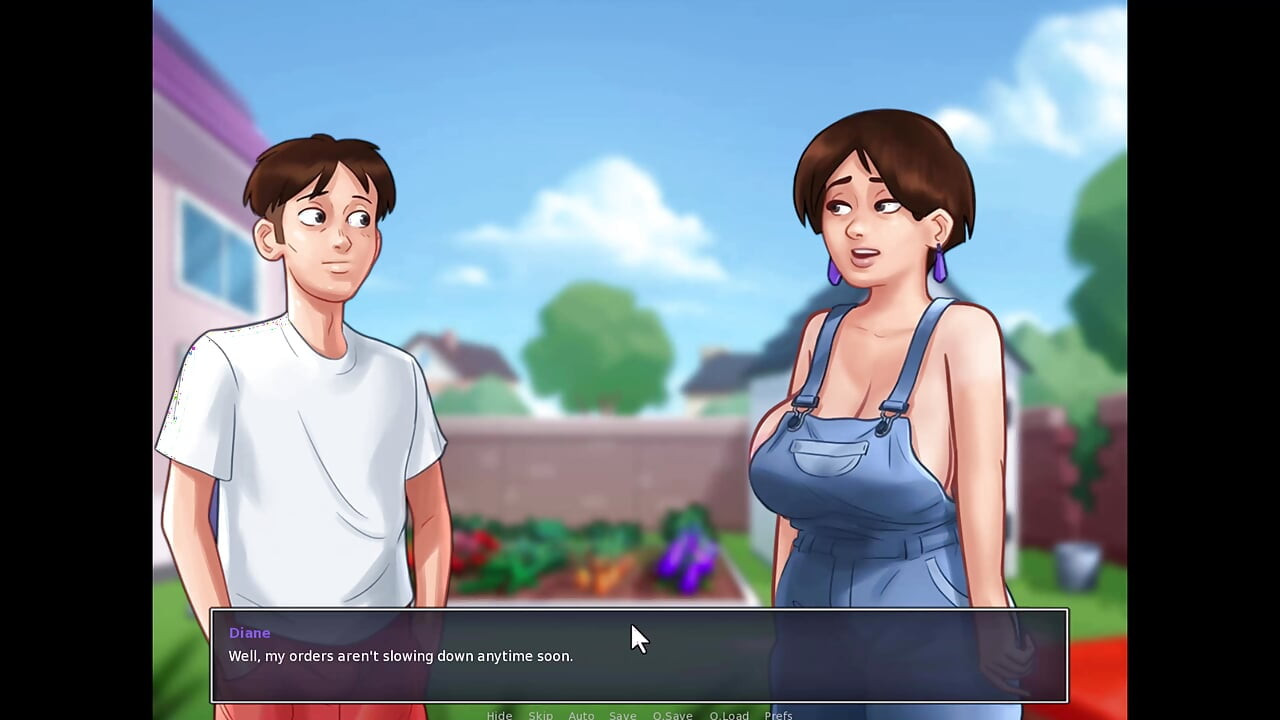The width and height of the screenshot is (1280, 720).
Task: Perform a Quick Save
Action: (672, 715)
